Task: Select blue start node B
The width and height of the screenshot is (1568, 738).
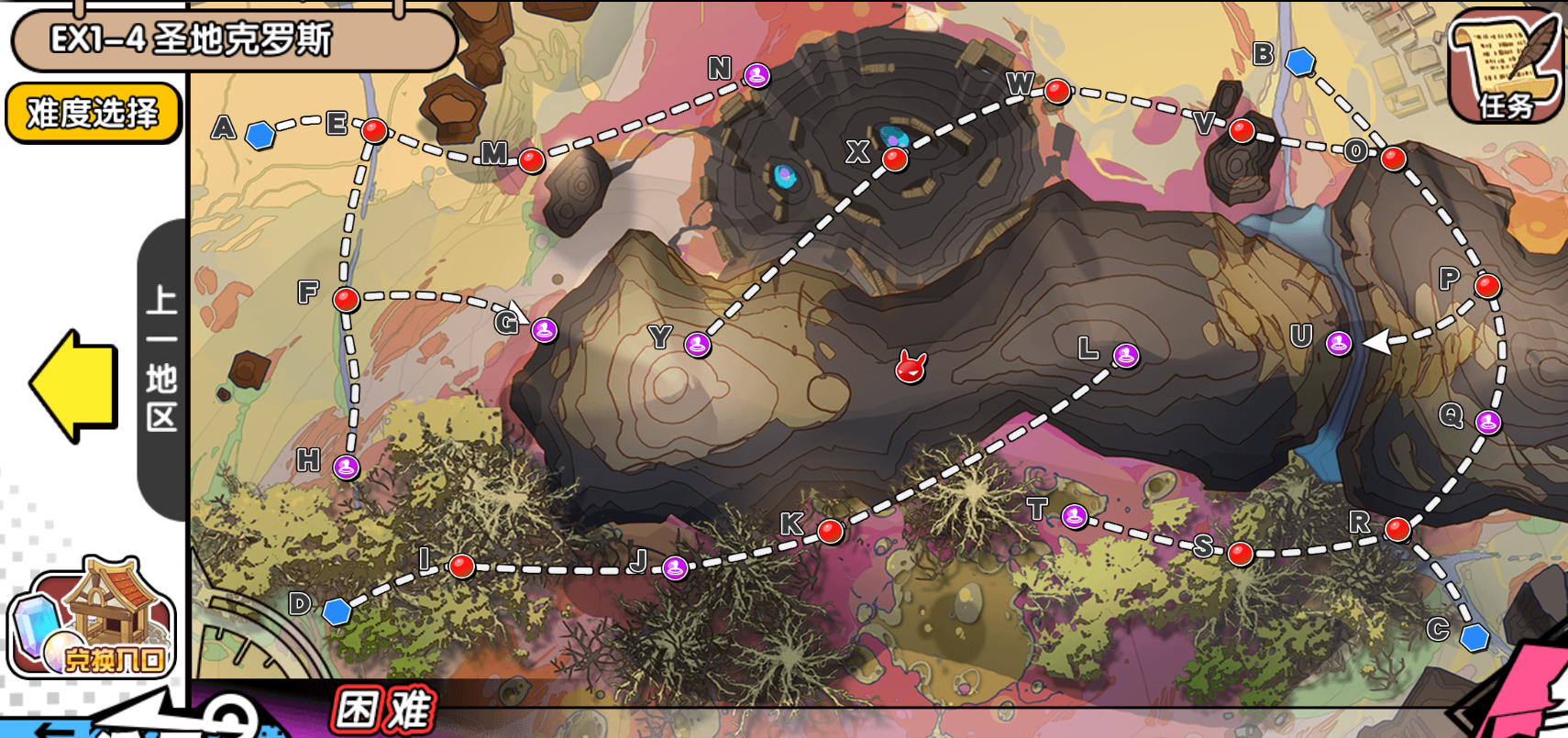Action: coord(1300,61)
